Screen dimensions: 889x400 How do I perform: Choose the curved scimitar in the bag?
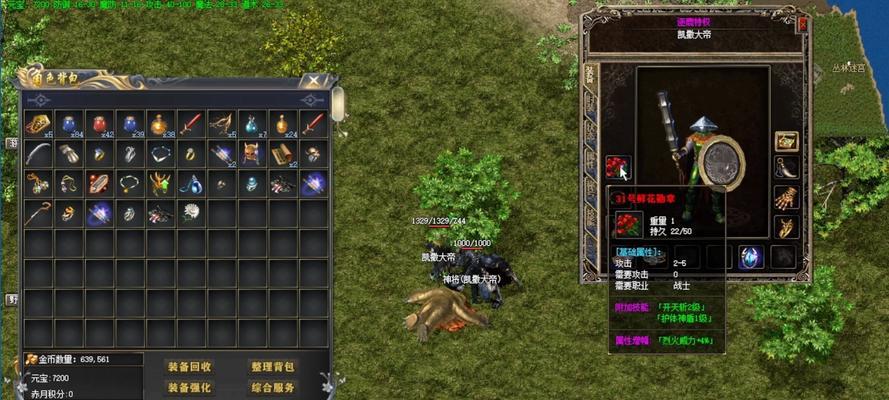pyautogui.click(x=38, y=153)
